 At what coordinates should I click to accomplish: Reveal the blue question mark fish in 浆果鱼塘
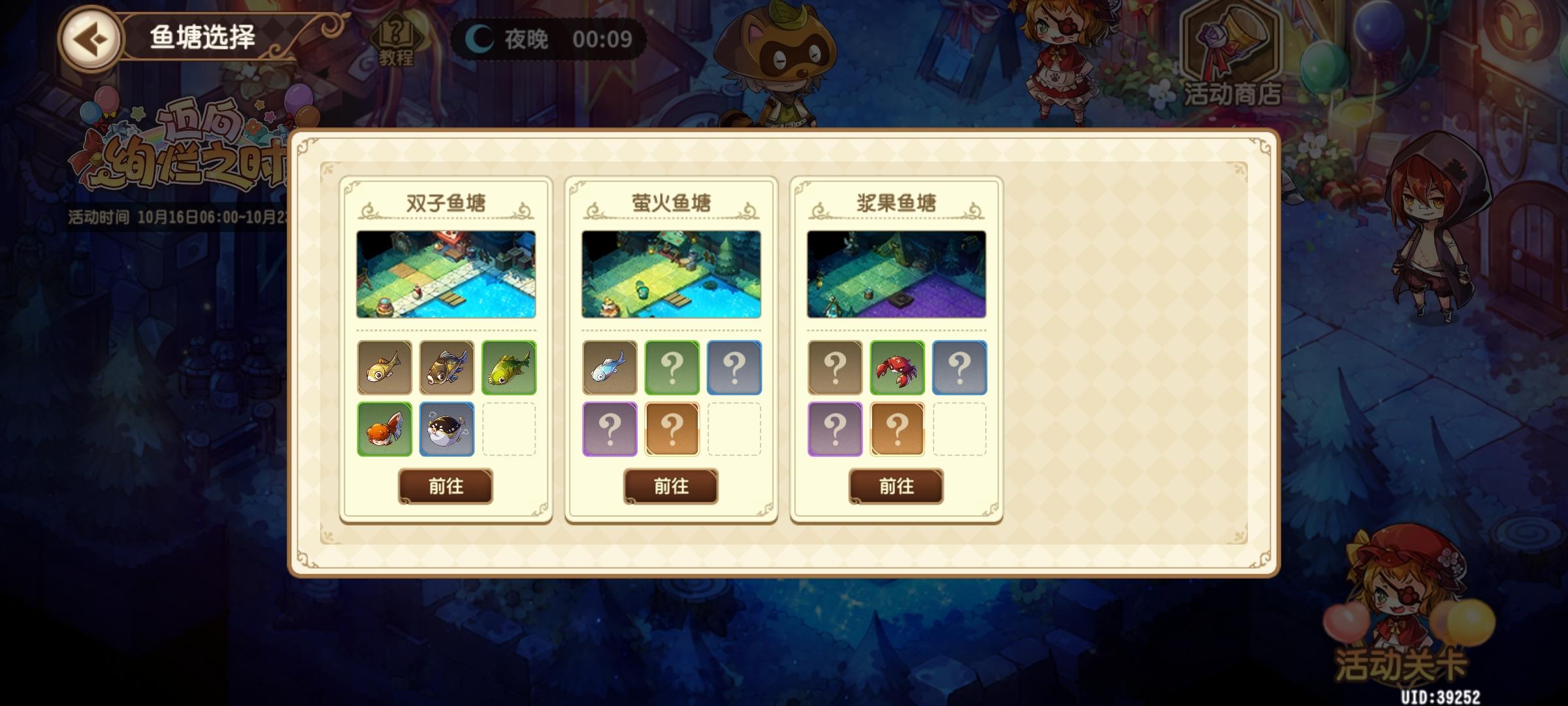click(x=958, y=367)
